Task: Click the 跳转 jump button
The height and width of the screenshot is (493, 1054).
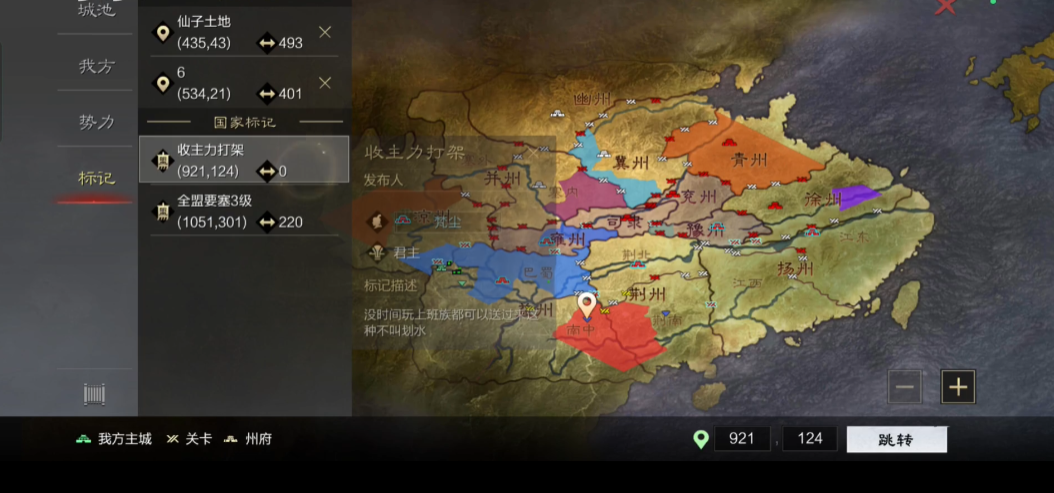Action: 896,439
